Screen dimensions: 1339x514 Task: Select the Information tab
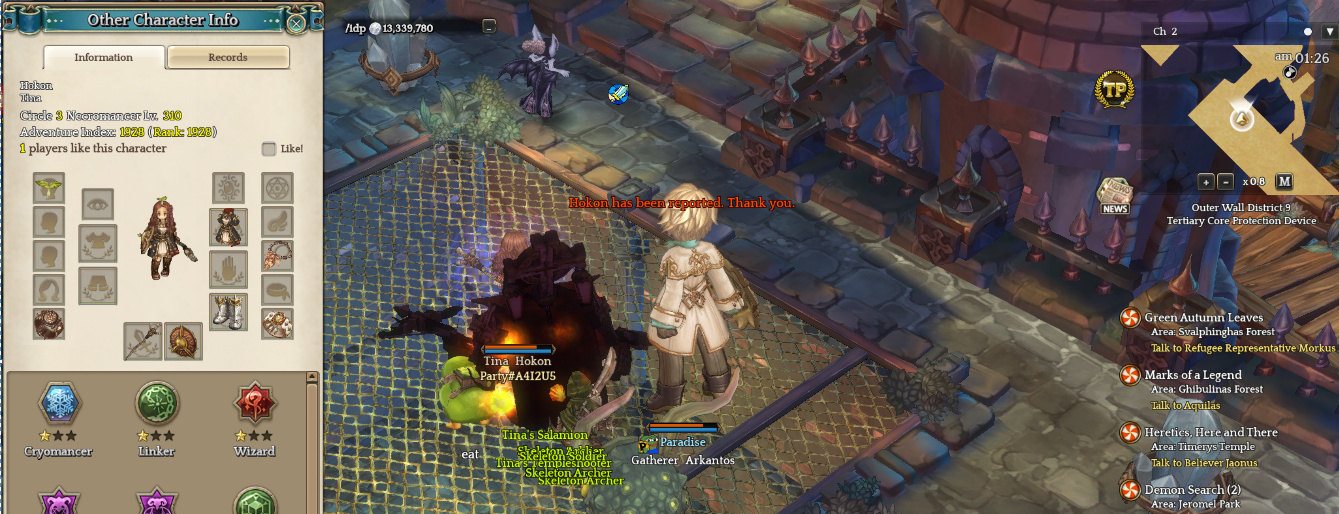[x=104, y=58]
